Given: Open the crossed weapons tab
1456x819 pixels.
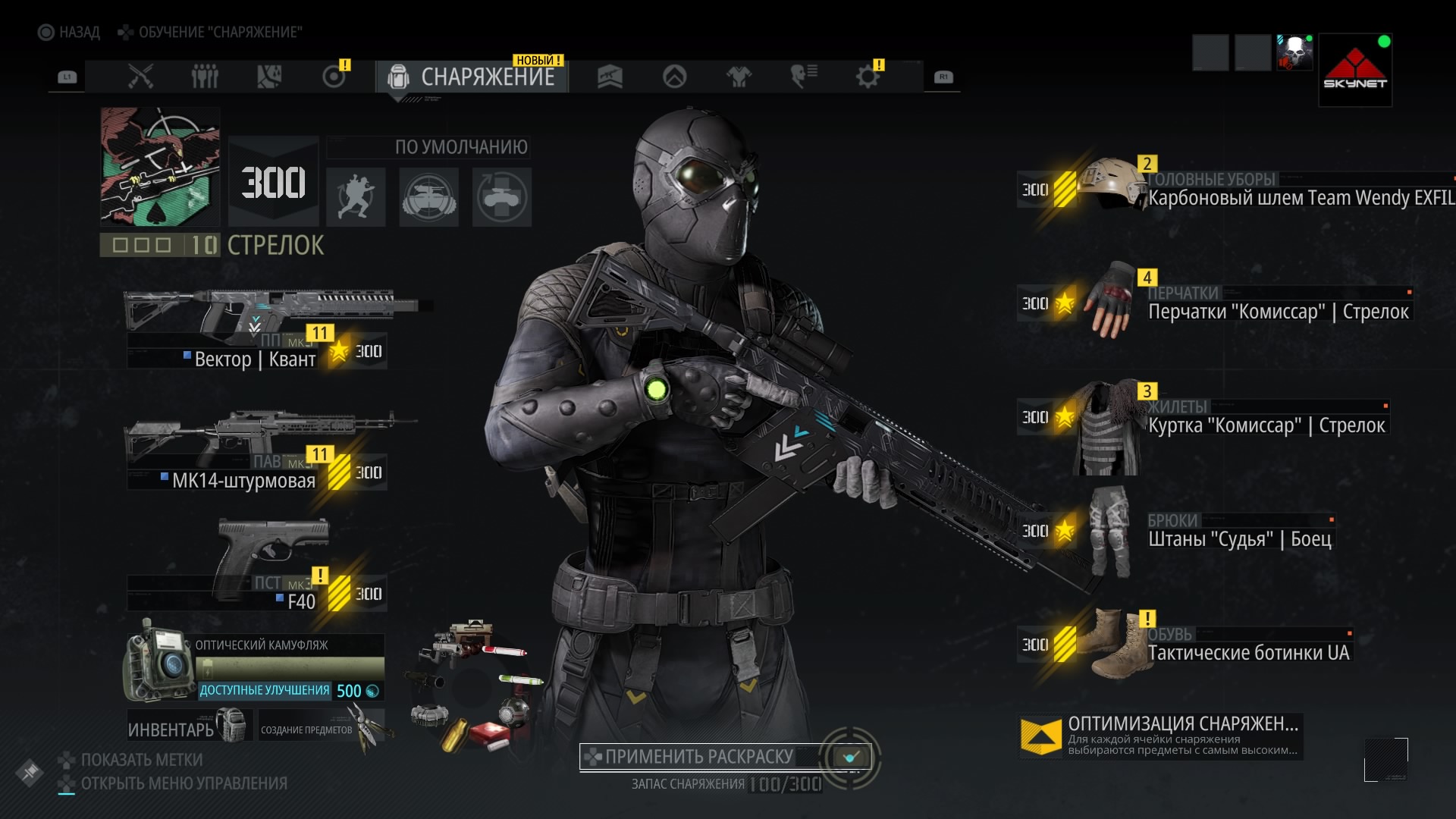Looking at the screenshot, I should point(140,77).
